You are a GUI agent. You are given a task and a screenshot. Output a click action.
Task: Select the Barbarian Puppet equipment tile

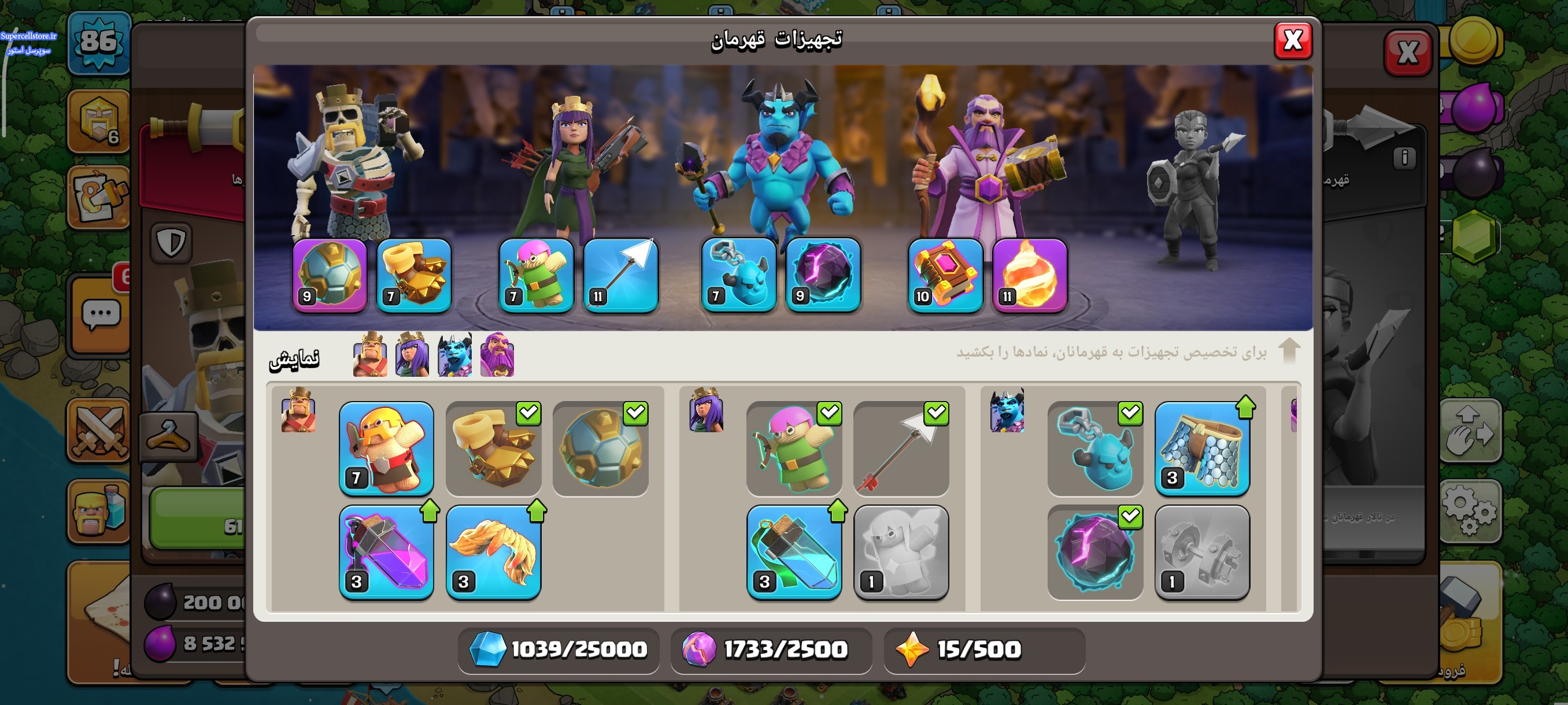pos(386,448)
